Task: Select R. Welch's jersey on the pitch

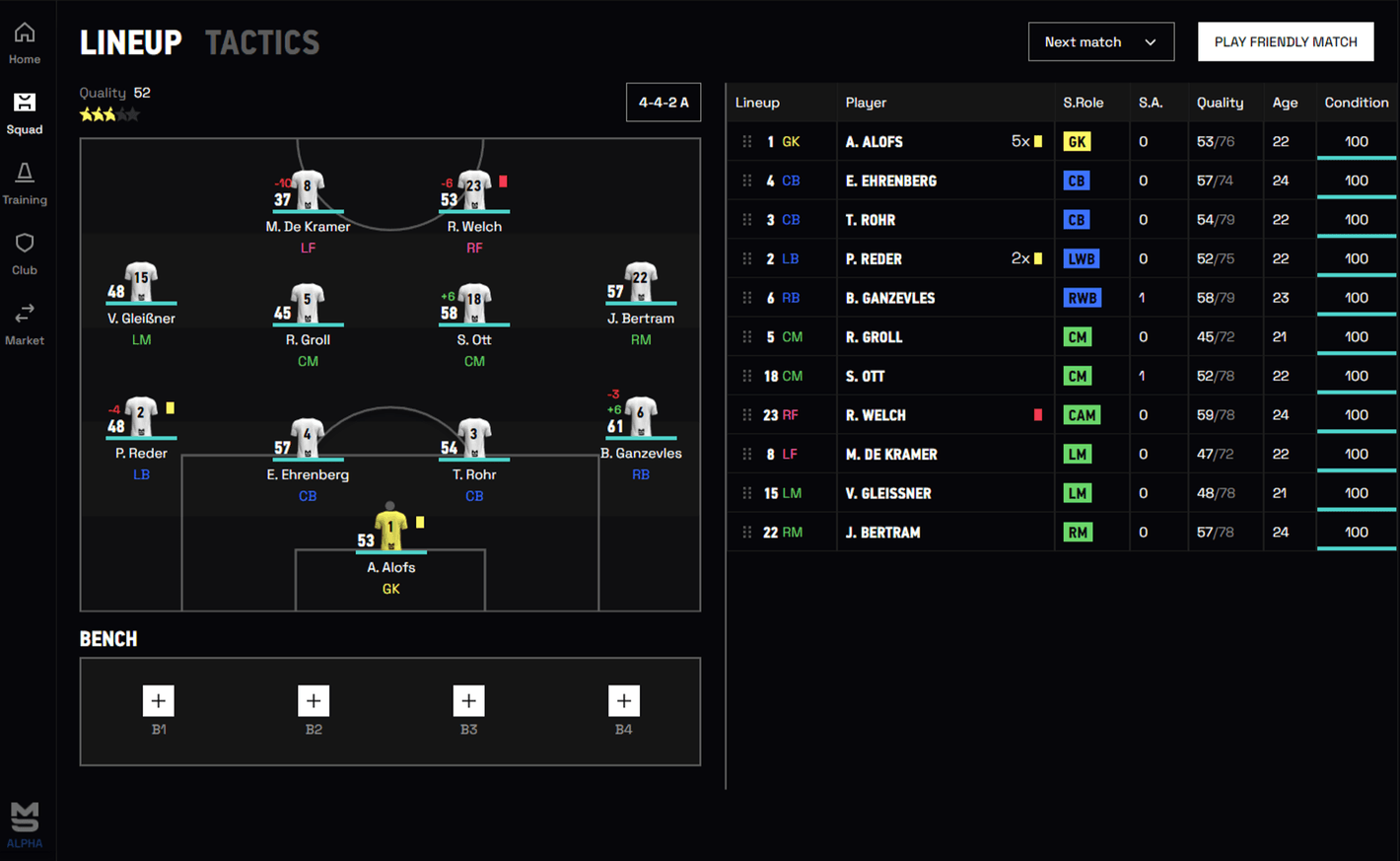Action: [474, 189]
